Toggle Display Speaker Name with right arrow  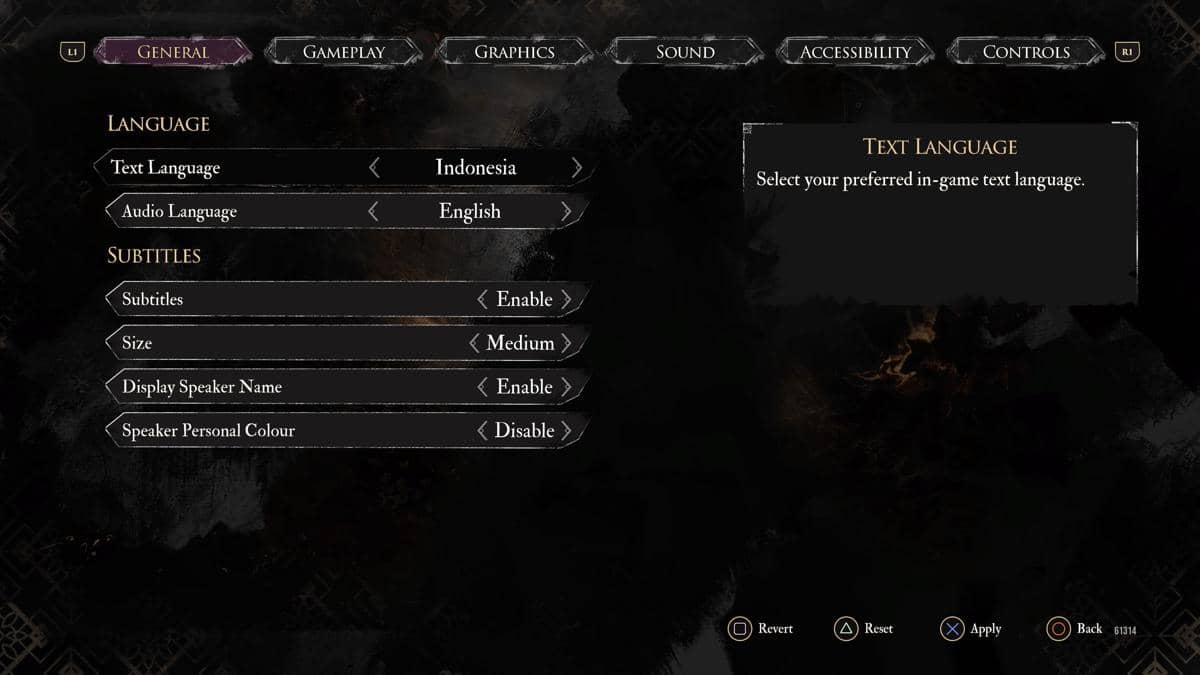coord(567,387)
